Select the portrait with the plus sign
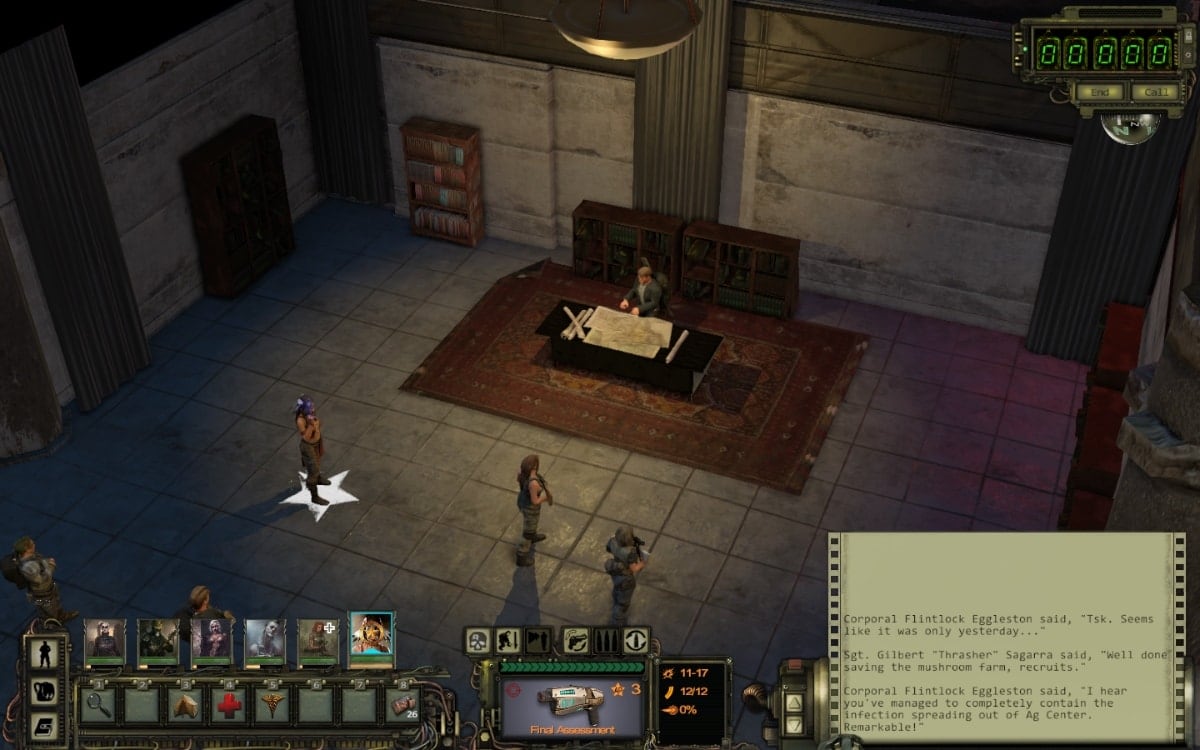Screen dimensions: 1200x750 click(x=318, y=640)
